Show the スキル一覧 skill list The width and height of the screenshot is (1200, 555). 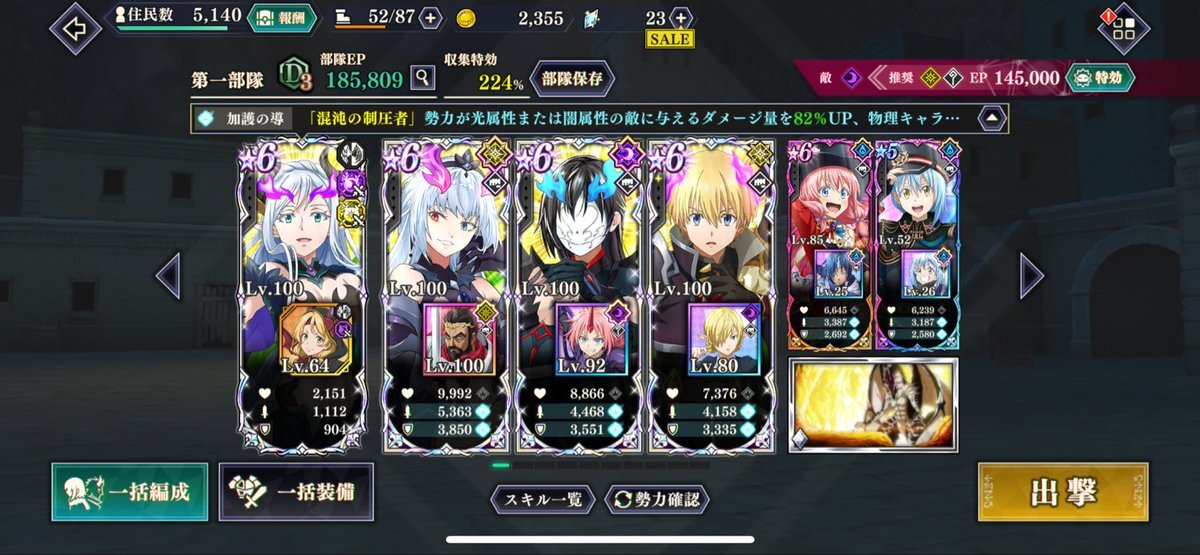click(x=543, y=498)
